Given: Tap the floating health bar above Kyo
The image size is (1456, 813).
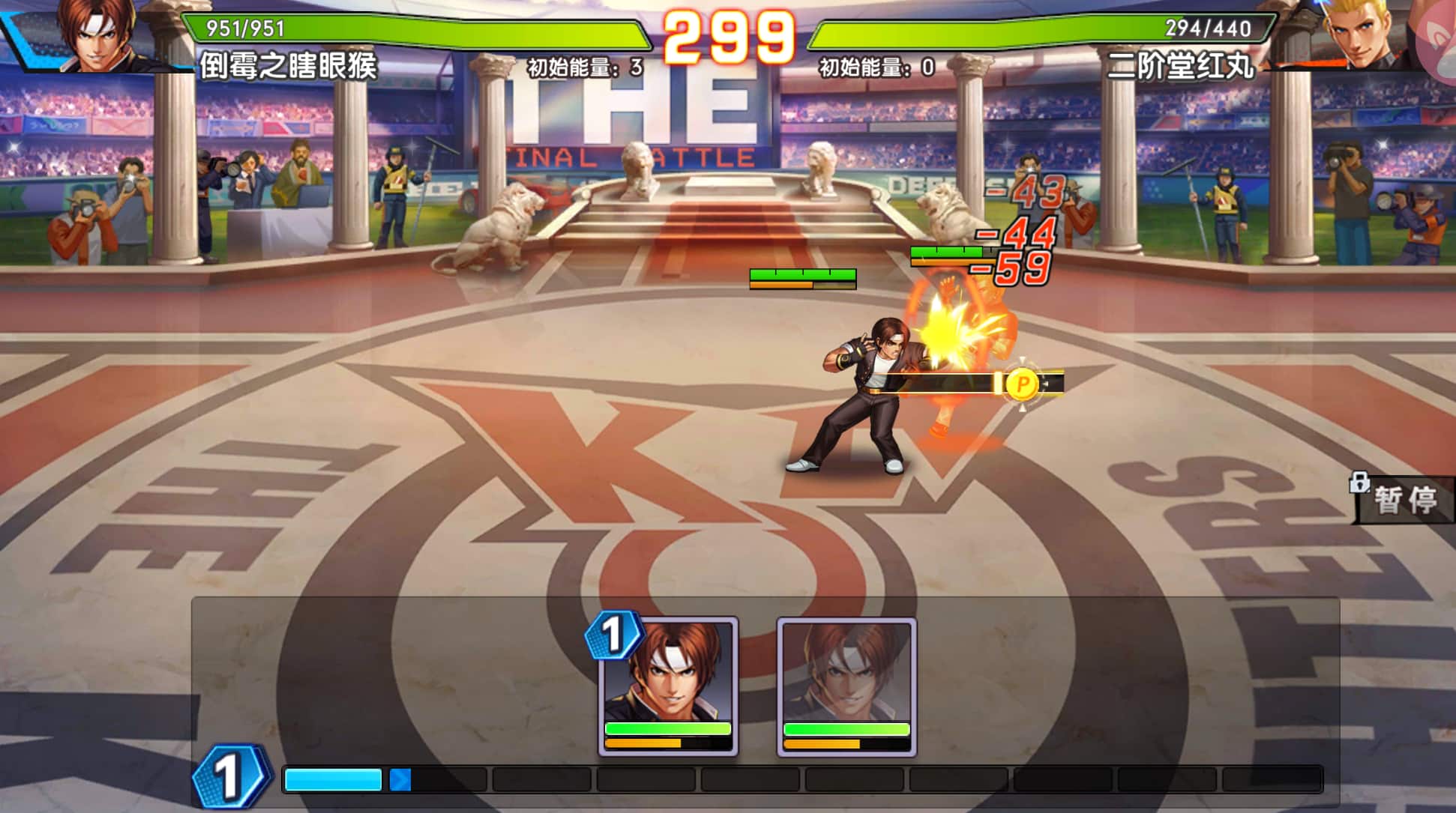Looking at the screenshot, I should 801,276.
